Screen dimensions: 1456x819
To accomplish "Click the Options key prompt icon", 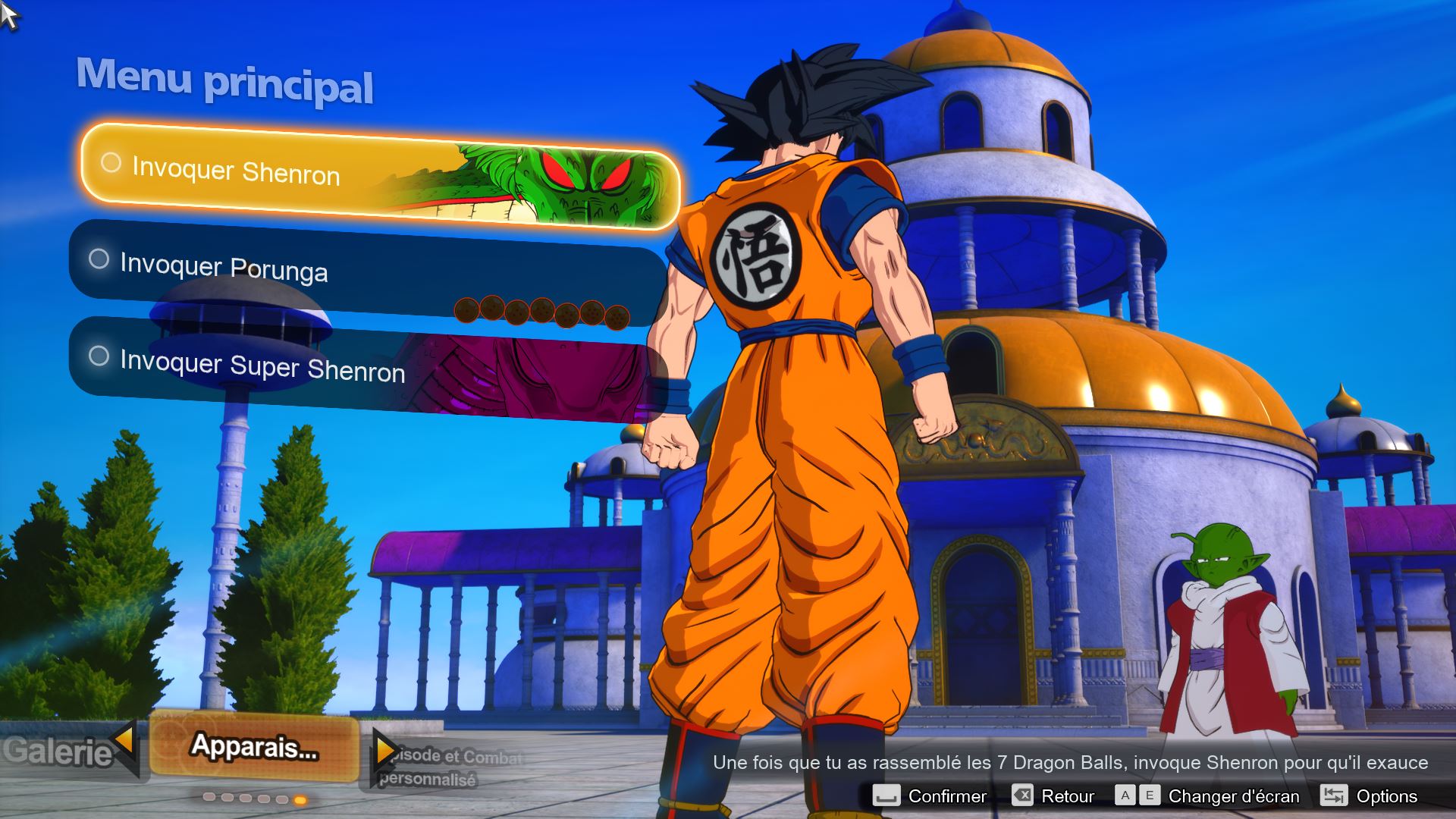I will [1335, 795].
